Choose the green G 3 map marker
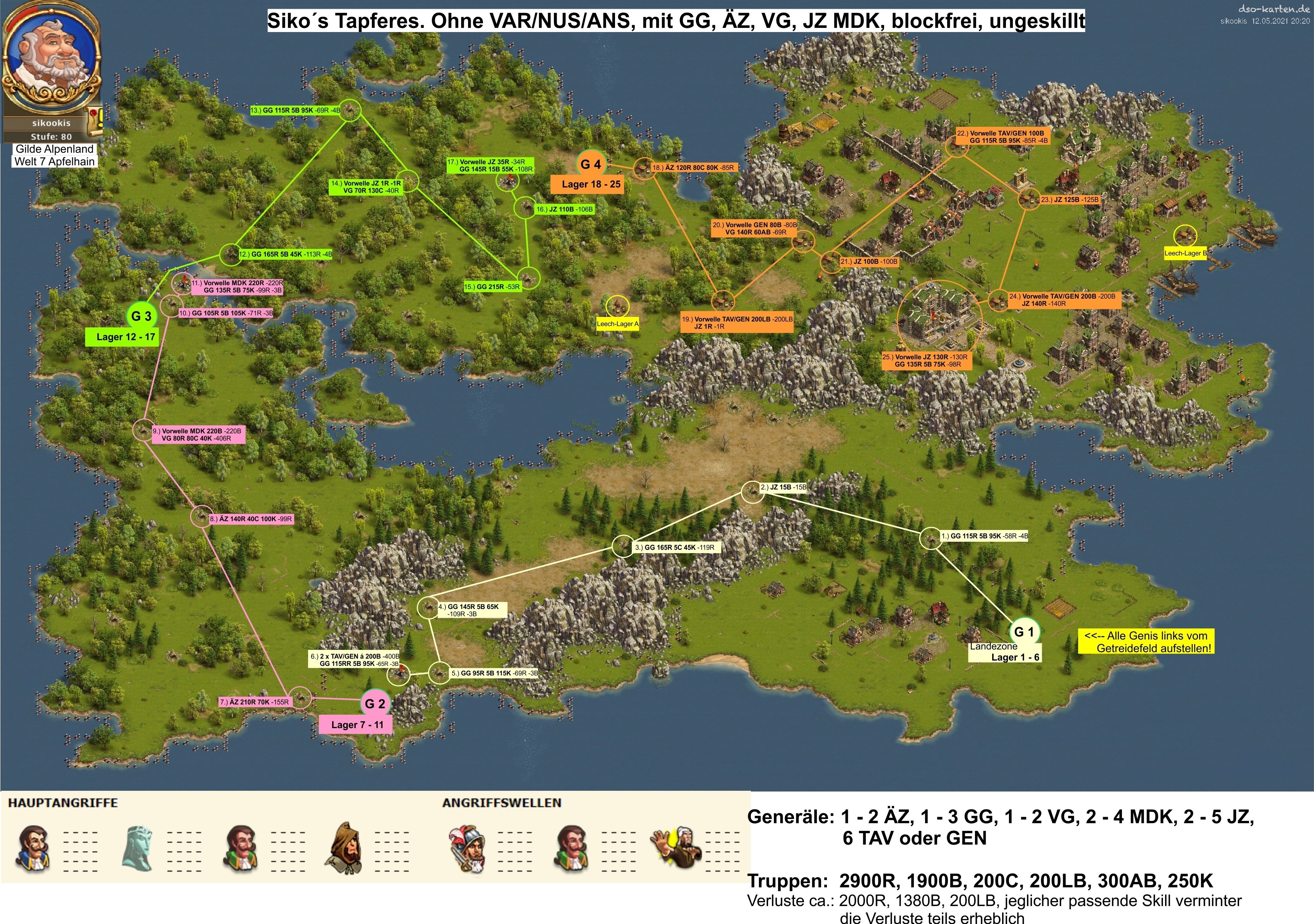This screenshot has width=1314, height=924. click(141, 316)
